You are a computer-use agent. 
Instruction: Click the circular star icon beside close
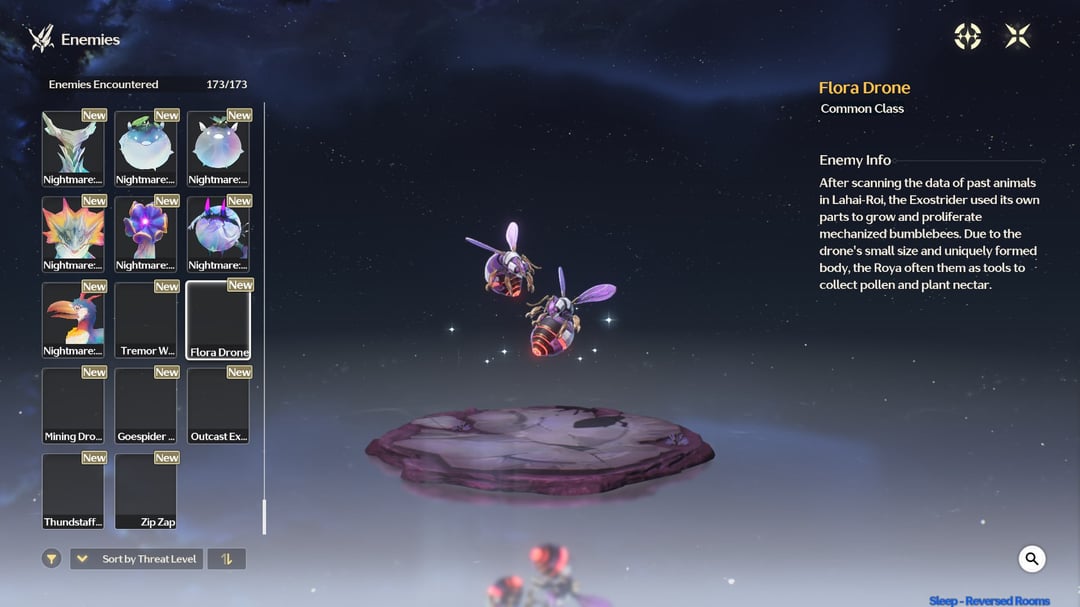967,37
